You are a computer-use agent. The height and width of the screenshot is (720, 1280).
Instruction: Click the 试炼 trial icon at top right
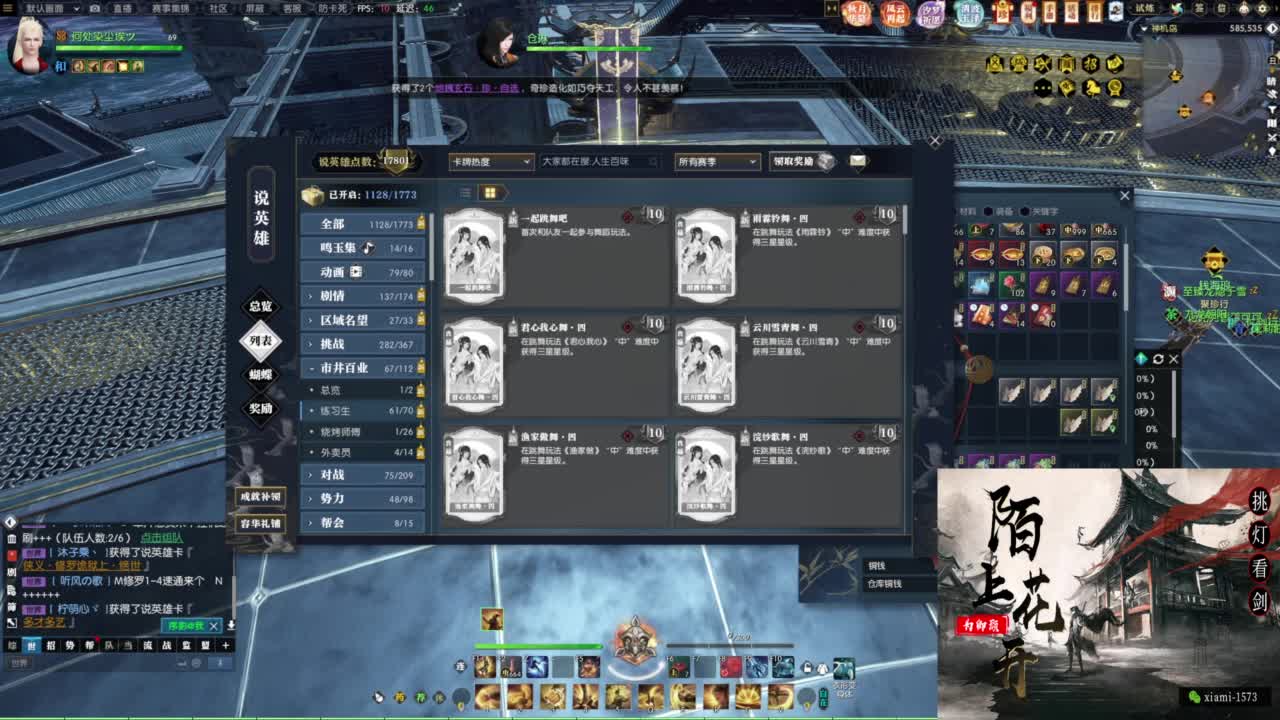pyautogui.click(x=1146, y=8)
